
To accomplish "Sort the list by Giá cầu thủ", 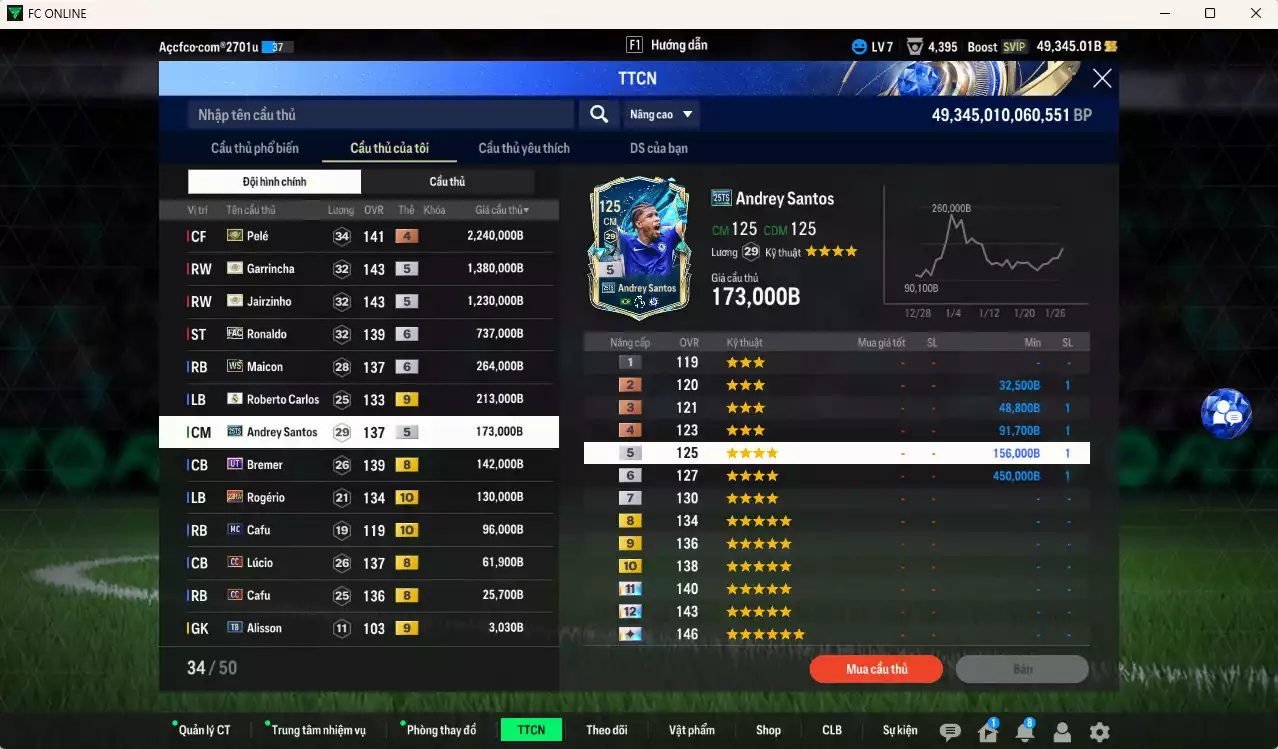I will point(501,210).
